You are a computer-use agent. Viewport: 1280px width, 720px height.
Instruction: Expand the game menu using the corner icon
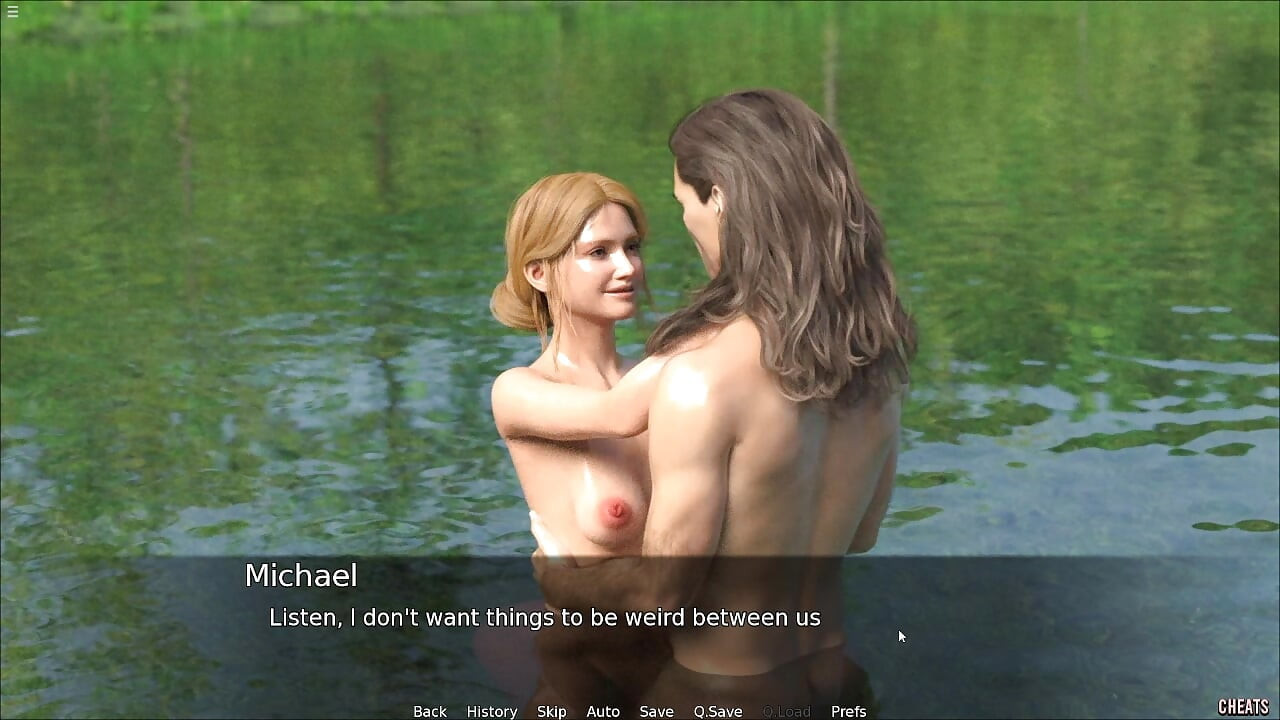(13, 13)
